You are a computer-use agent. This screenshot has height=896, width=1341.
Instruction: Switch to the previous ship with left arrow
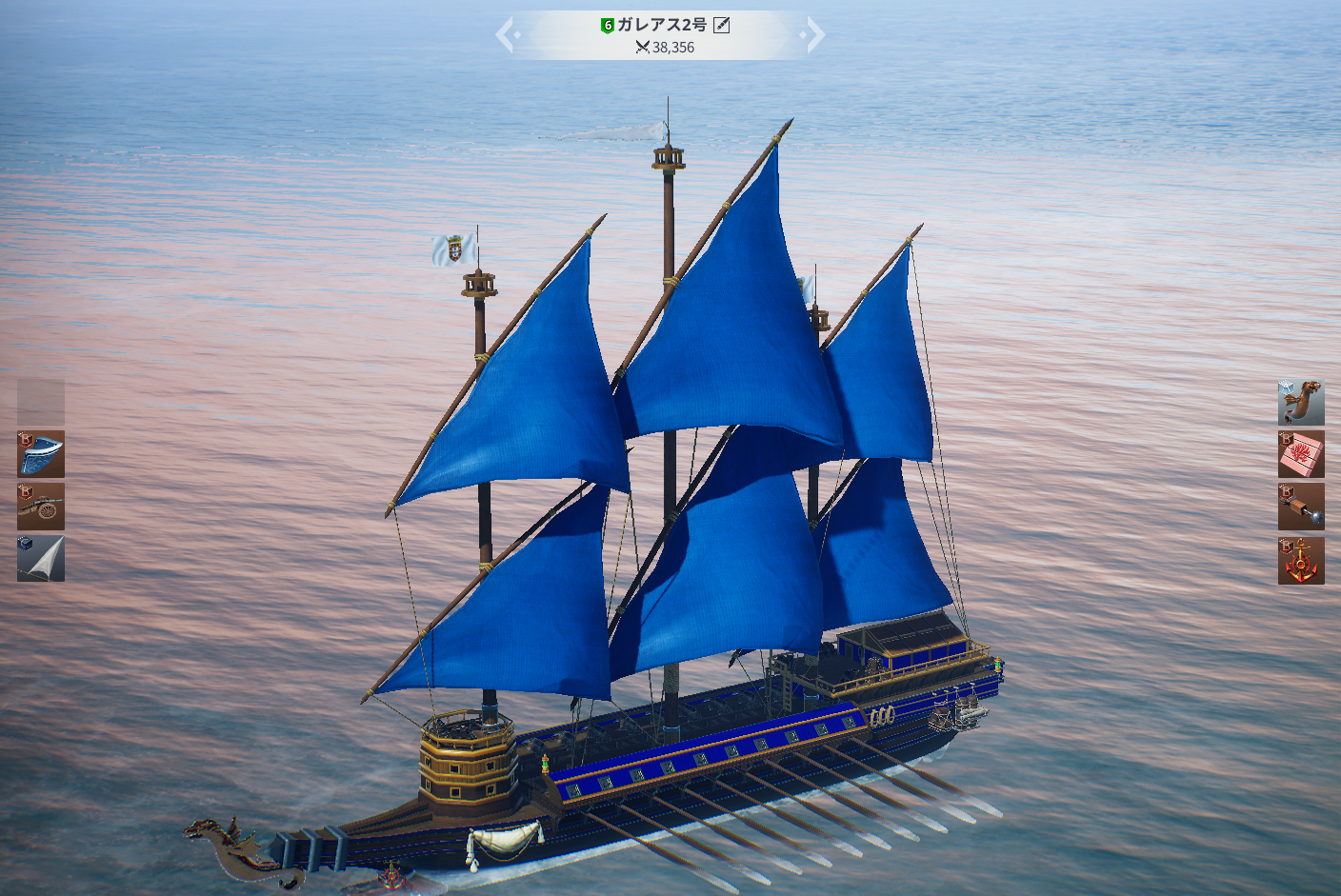click(506, 35)
